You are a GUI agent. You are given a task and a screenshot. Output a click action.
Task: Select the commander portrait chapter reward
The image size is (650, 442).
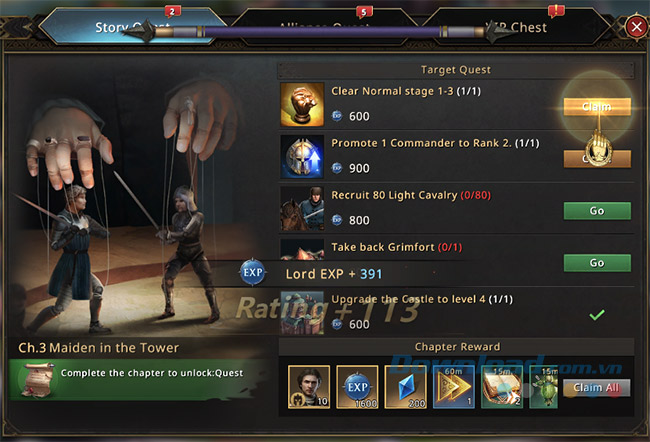coord(308,386)
